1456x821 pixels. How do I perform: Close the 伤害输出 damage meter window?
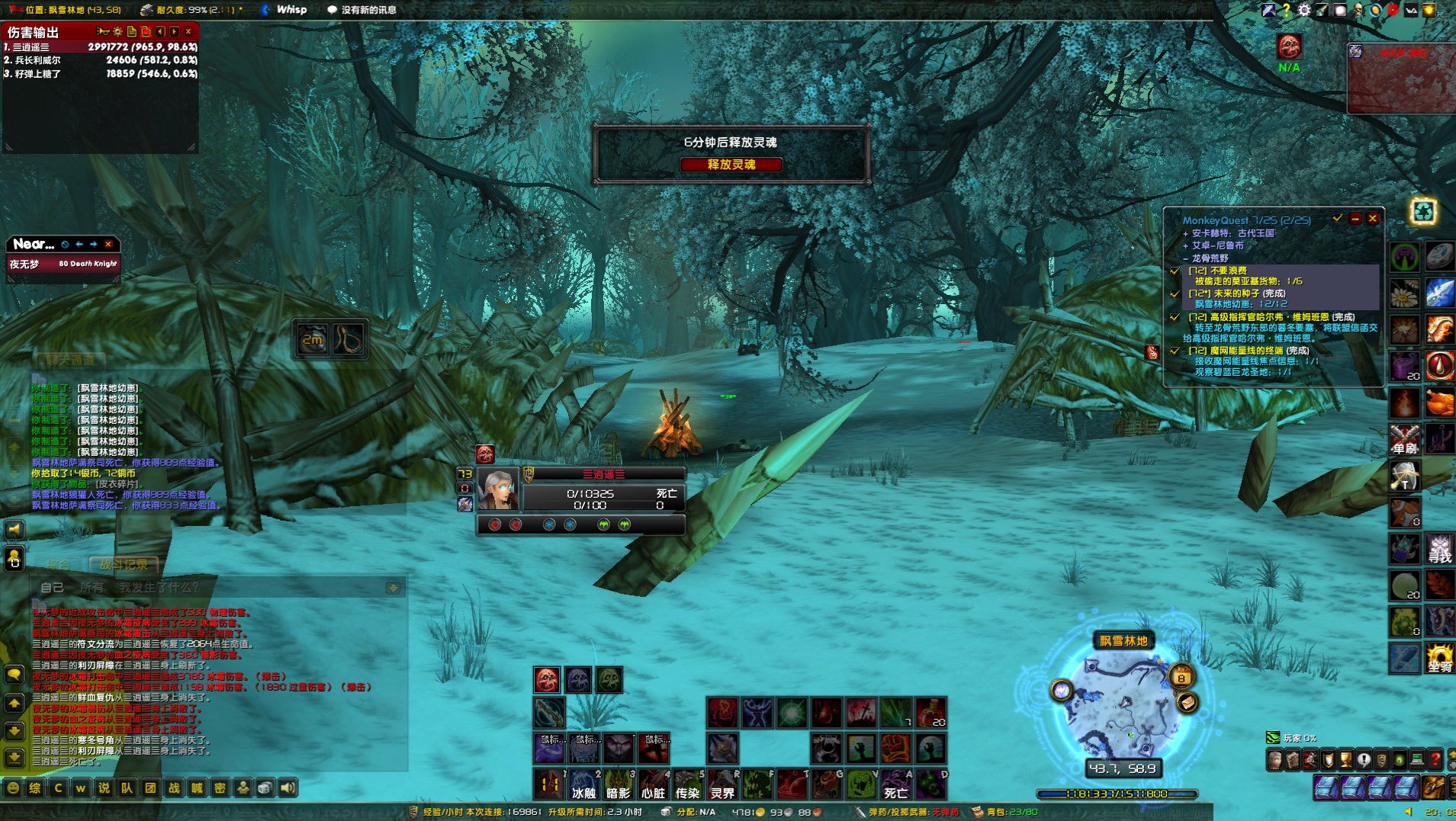pyautogui.click(x=188, y=32)
